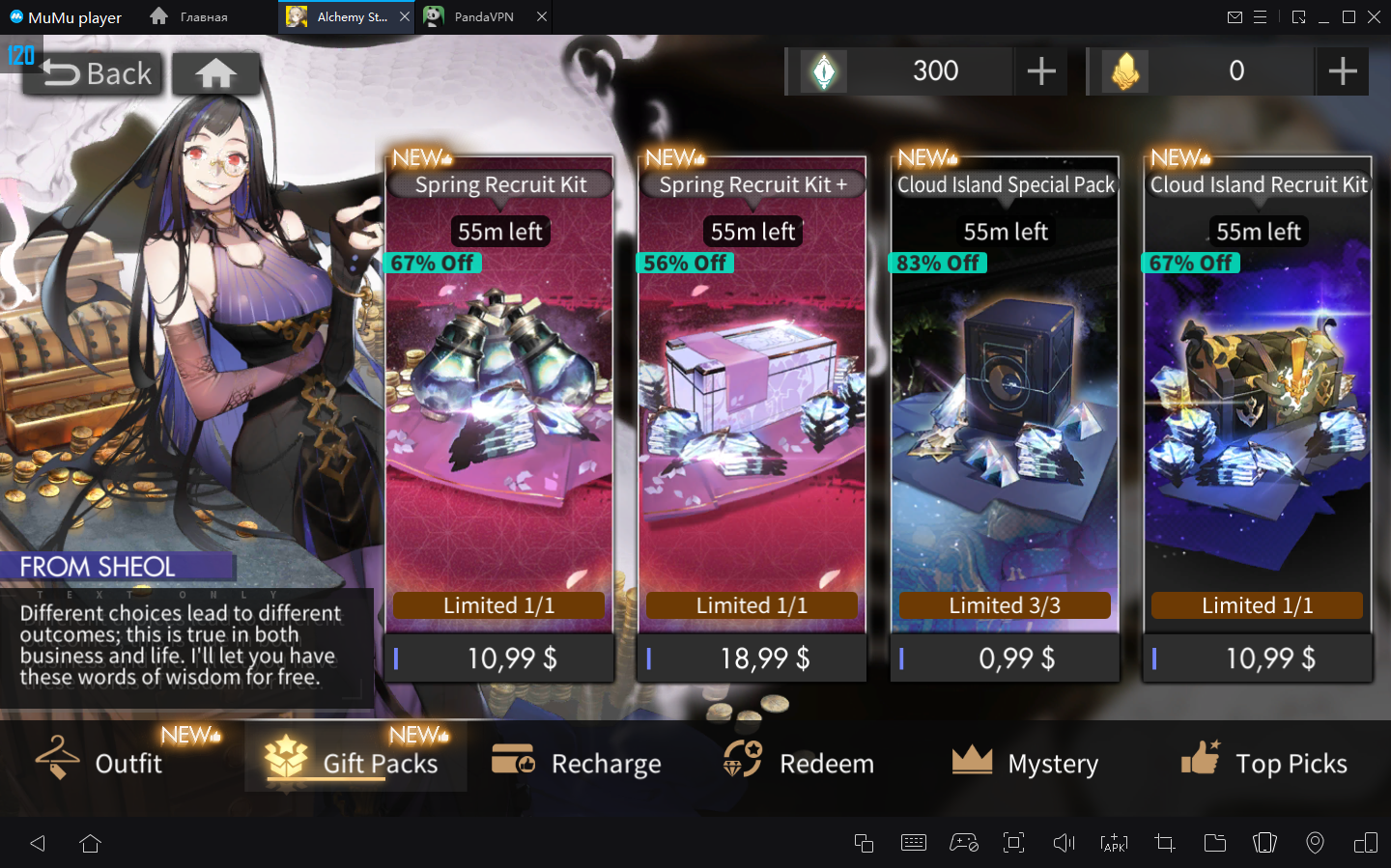This screenshot has width=1391, height=868.
Task: Open the Top Picks tab
Action: coord(1263,763)
